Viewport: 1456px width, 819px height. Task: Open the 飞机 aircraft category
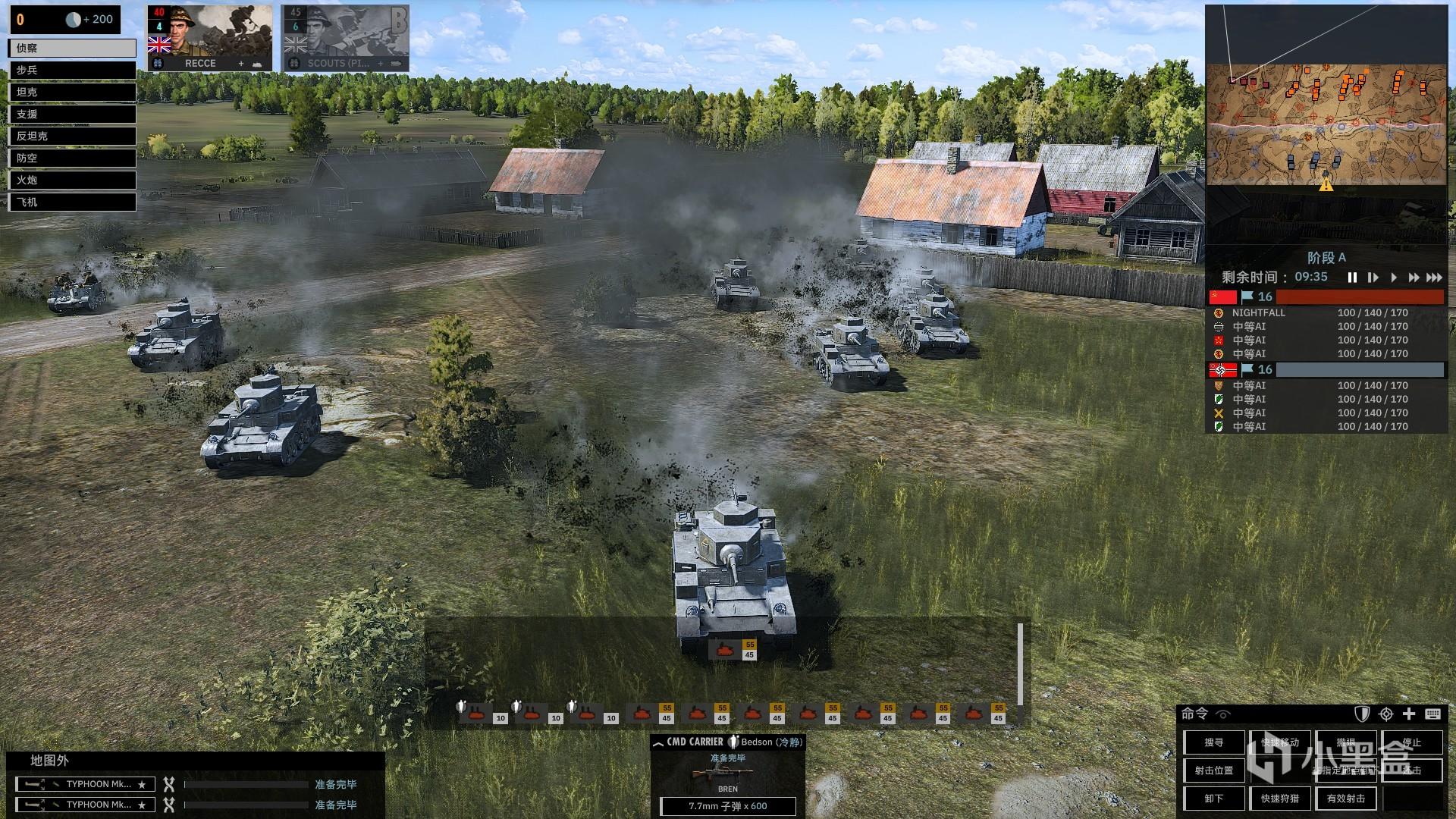[x=72, y=202]
